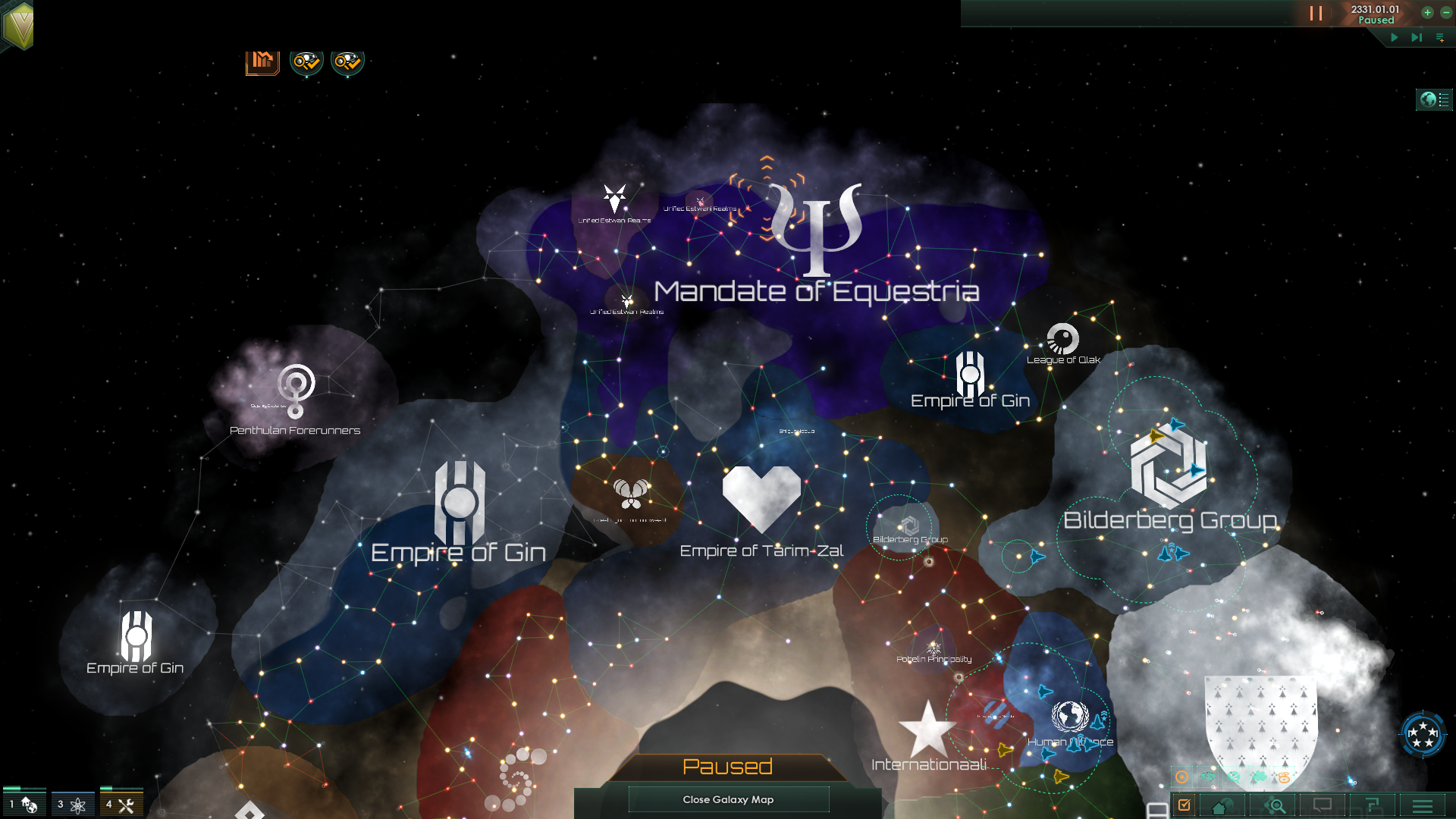Select the wrench group 4 tab

tap(121, 804)
